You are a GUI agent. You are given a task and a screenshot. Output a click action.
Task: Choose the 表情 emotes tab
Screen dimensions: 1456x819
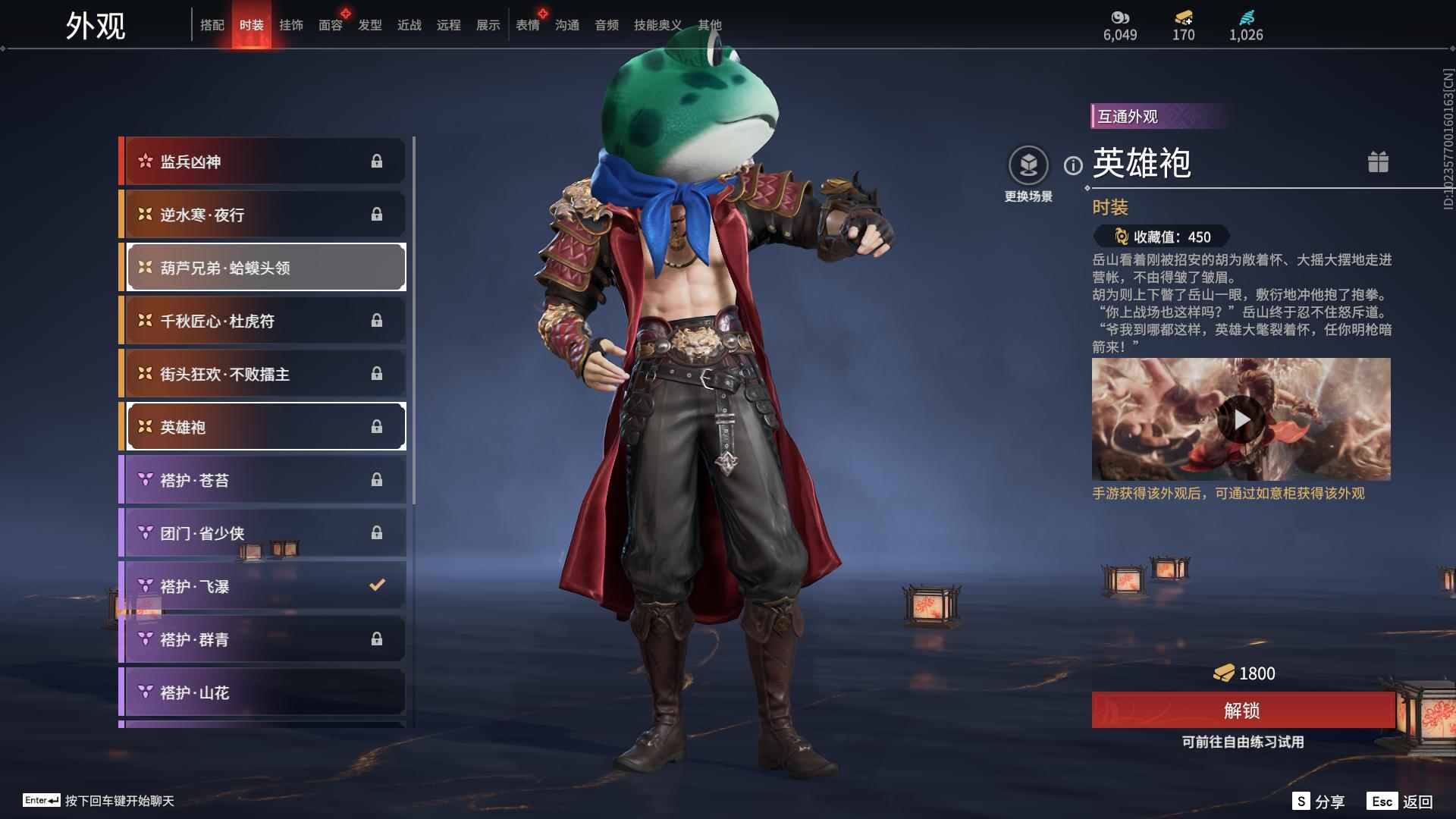click(527, 25)
